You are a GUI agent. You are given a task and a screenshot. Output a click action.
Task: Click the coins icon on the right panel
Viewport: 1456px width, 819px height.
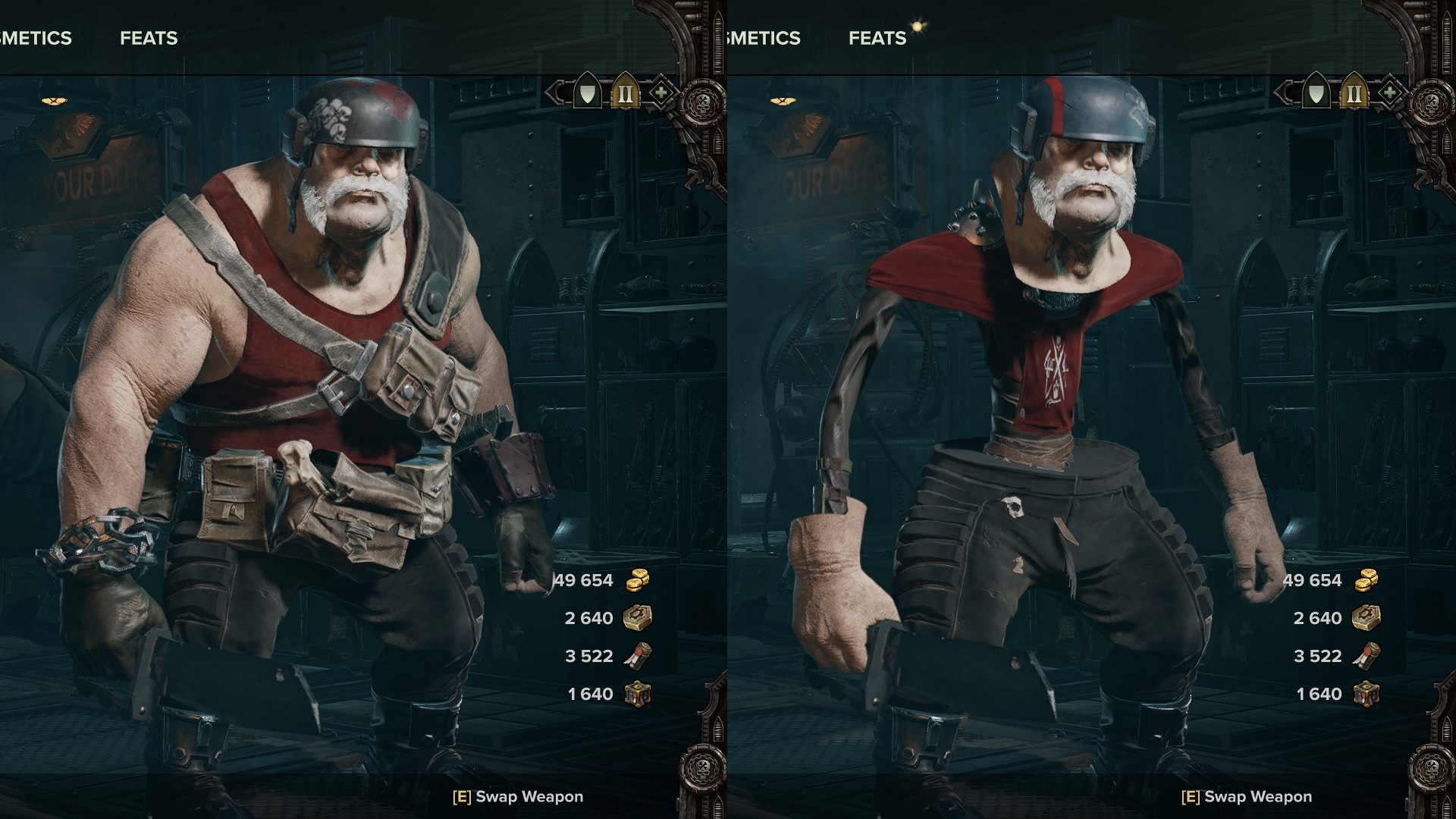(x=1368, y=580)
